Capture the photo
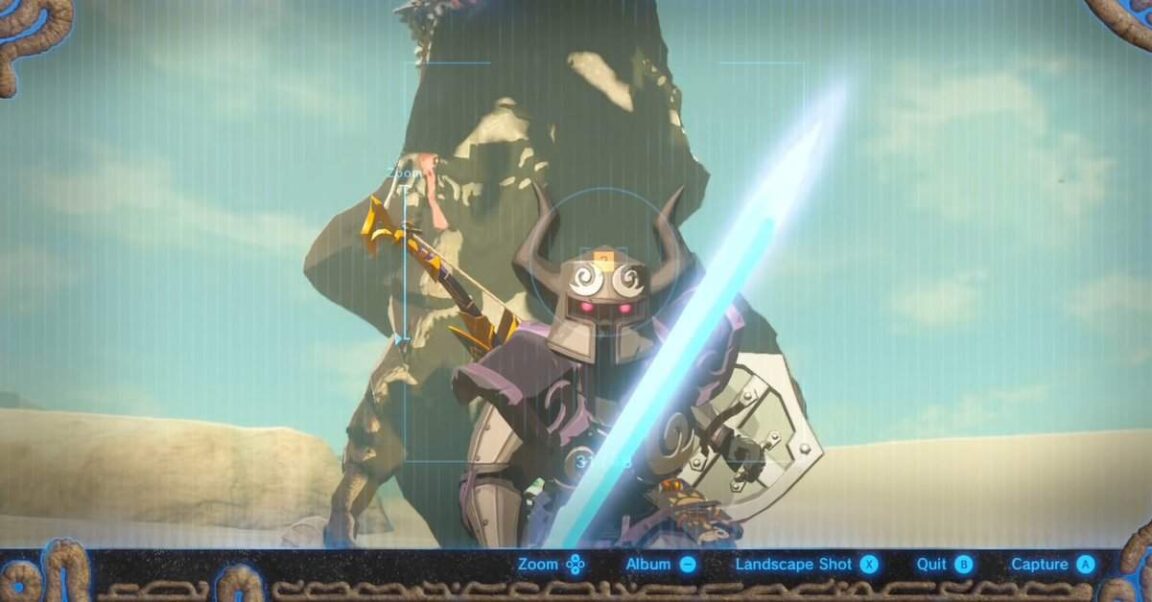This screenshot has width=1152, height=602. click(1052, 564)
